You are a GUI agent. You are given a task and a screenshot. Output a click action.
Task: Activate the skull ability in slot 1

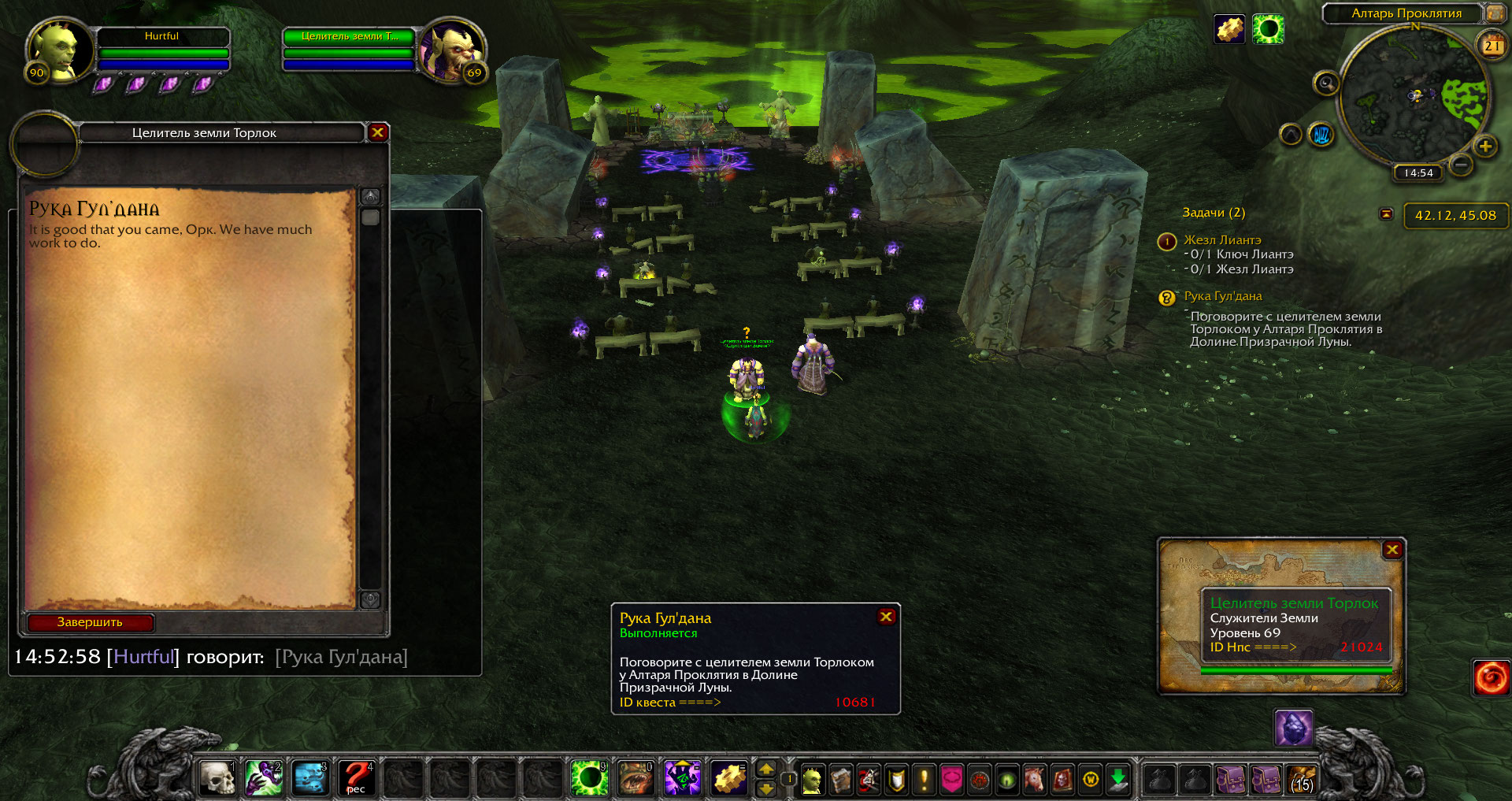[x=217, y=778]
